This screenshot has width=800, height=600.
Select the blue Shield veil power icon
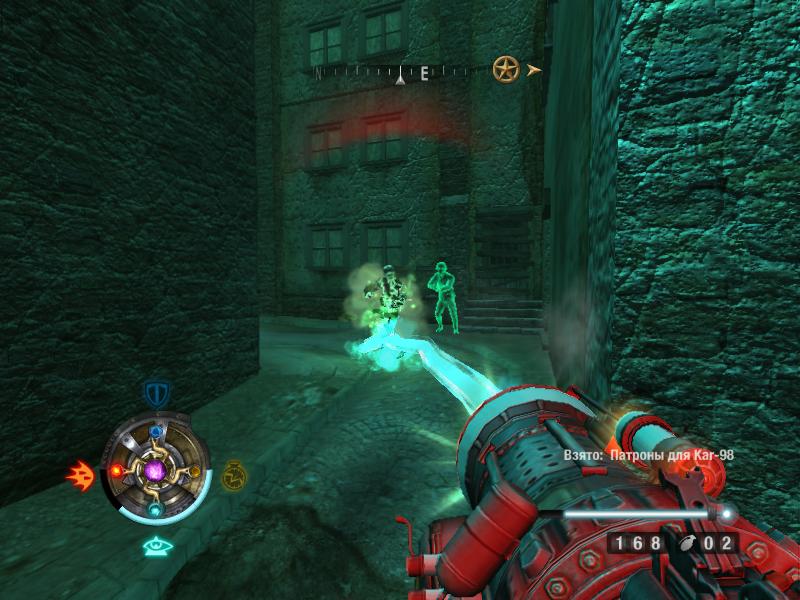click(155, 392)
